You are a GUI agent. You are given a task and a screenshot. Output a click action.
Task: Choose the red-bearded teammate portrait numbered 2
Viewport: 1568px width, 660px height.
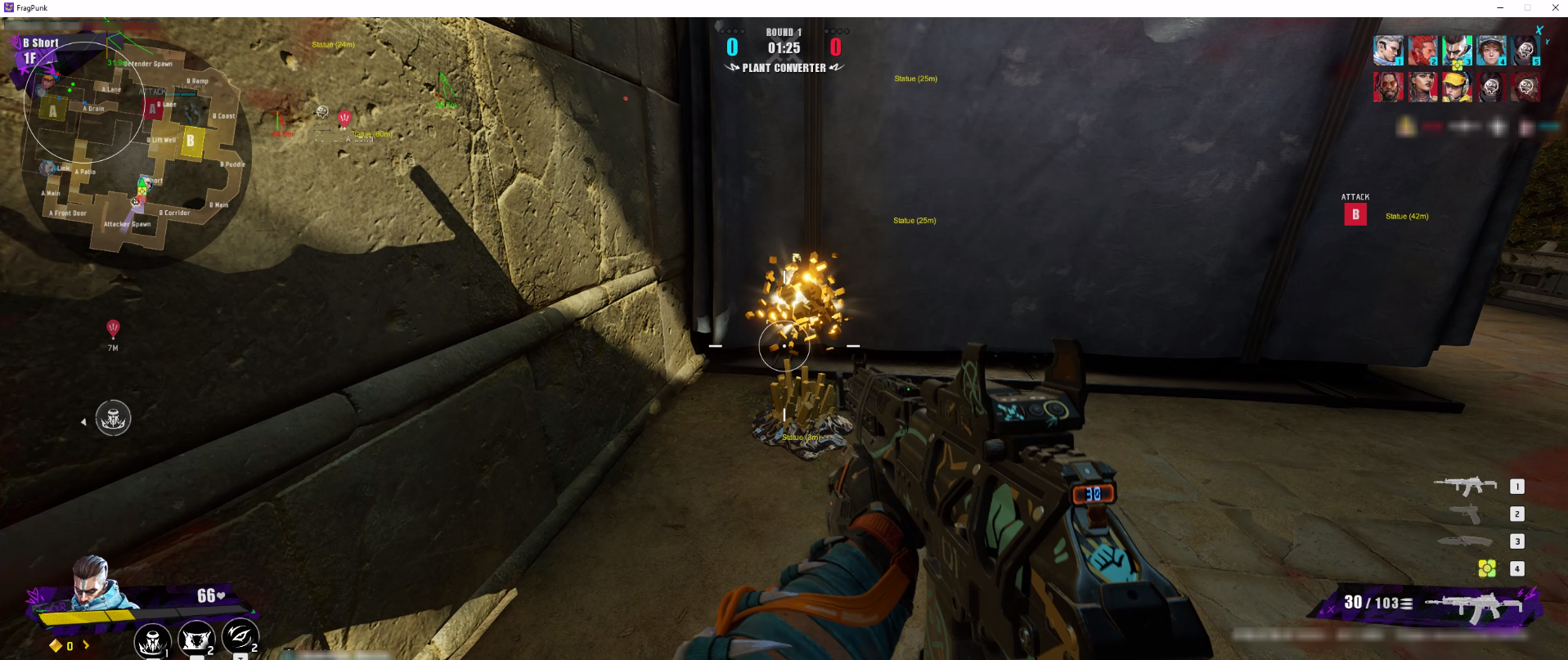click(1422, 51)
